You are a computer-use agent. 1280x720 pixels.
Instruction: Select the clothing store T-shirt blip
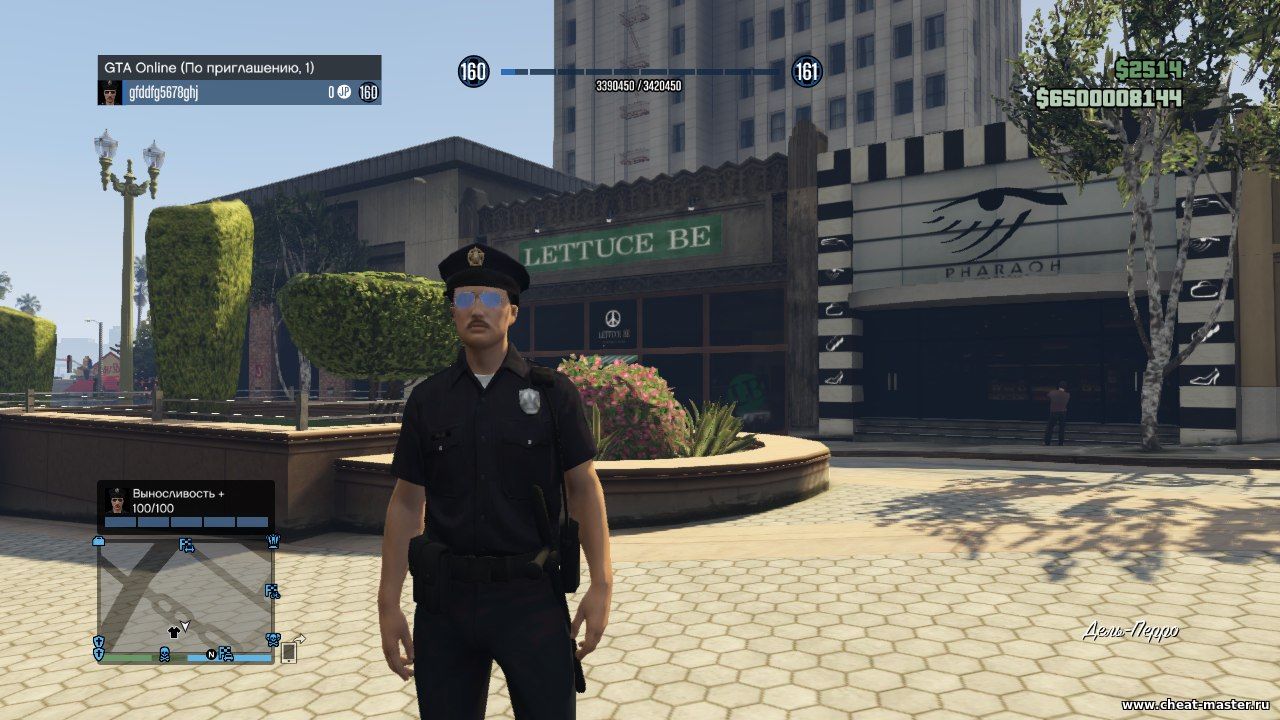click(x=172, y=632)
